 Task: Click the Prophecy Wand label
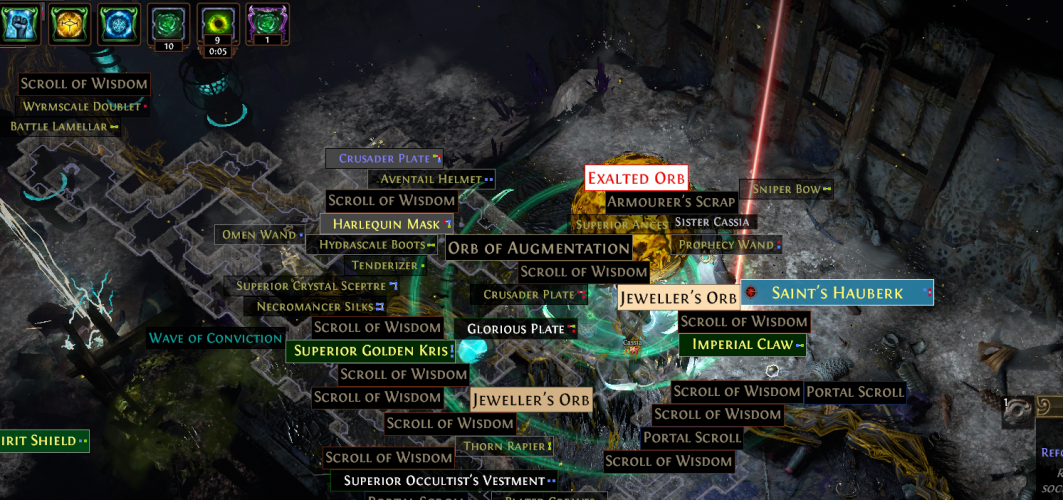(727, 244)
